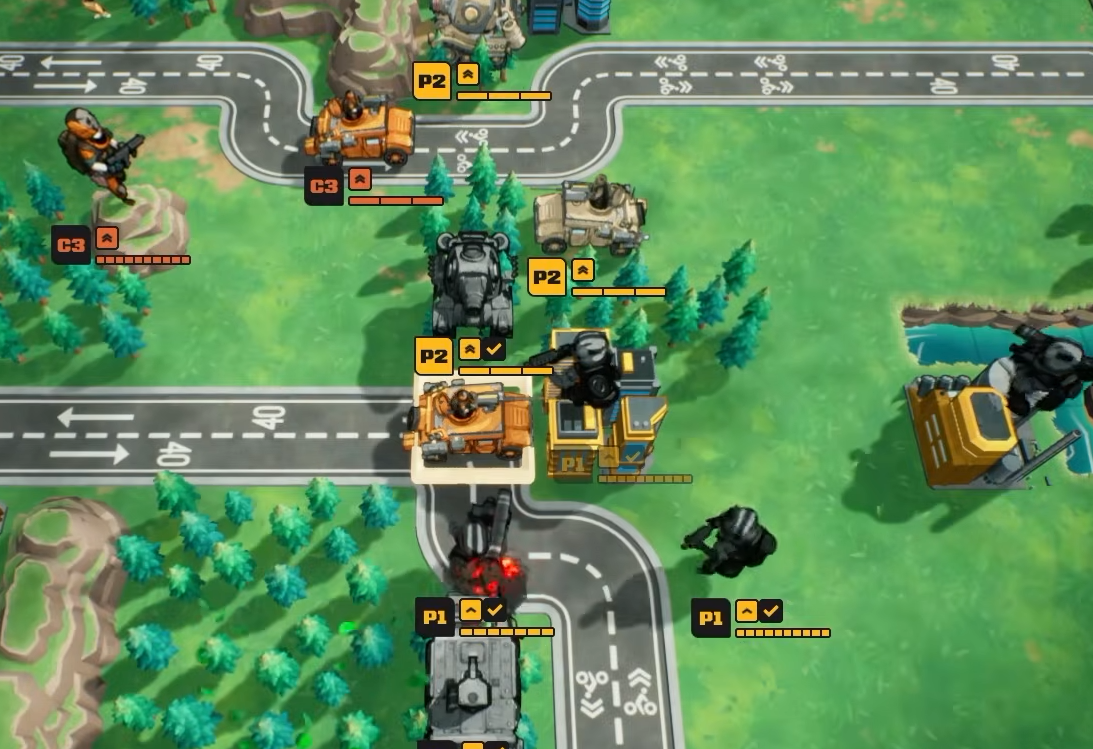The image size is (1093, 749).
Task: Select the dark mech on the yellow building
Action: pos(592,367)
